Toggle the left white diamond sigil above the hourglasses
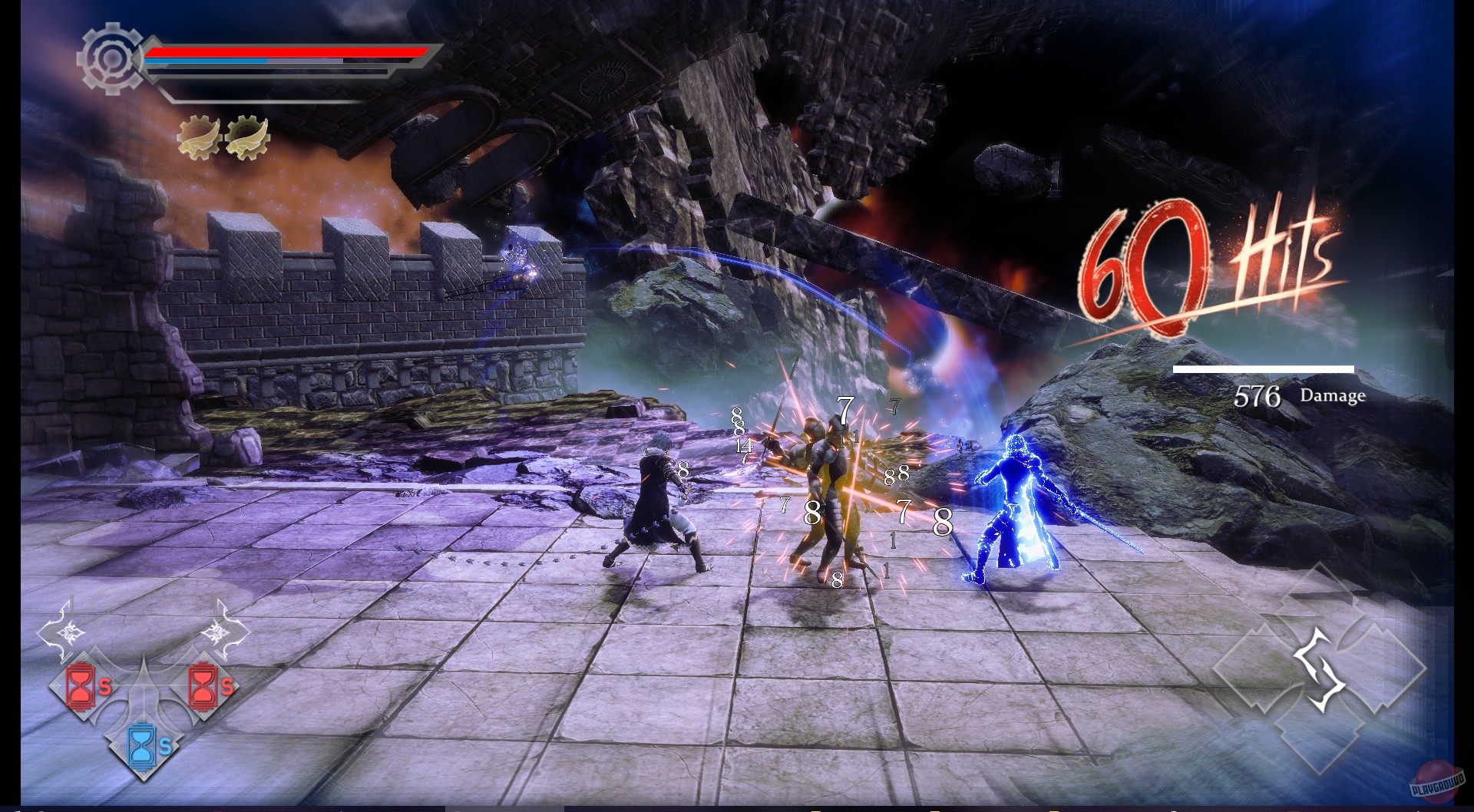The height and width of the screenshot is (812, 1474). tap(65, 631)
